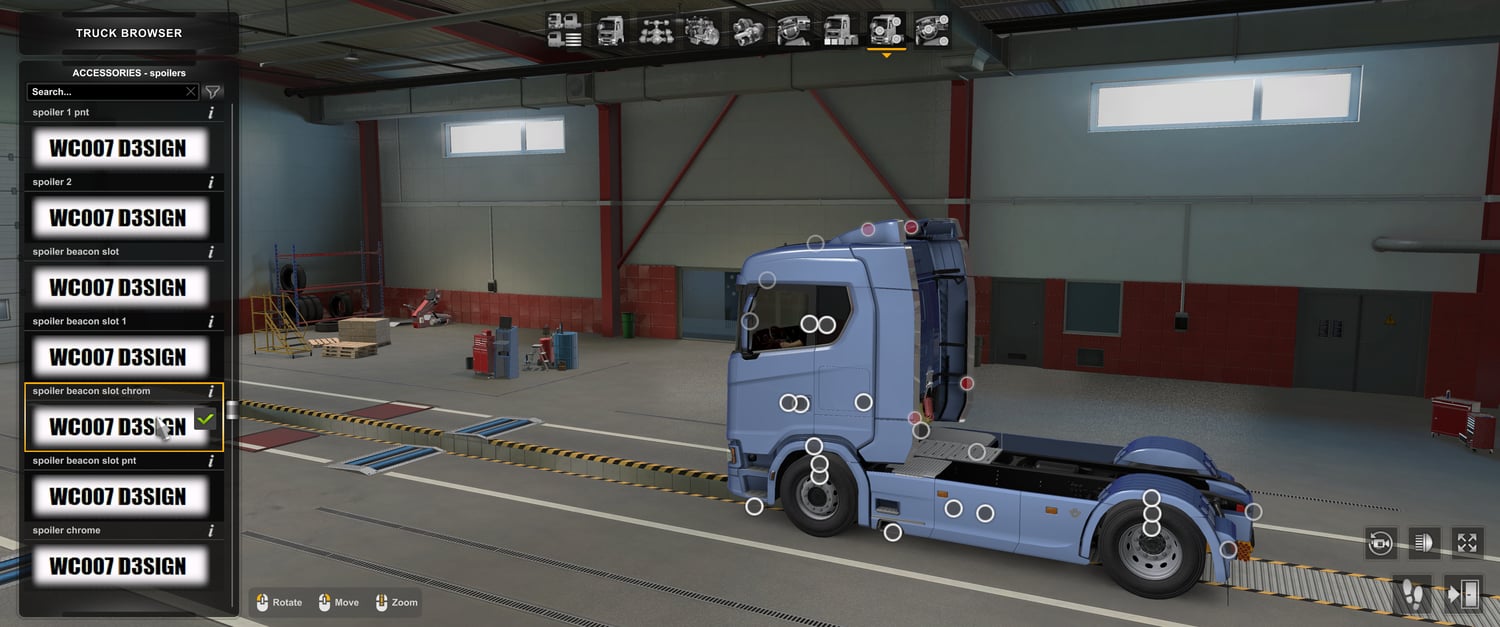Open the Truck Browser
Viewport: 1500px width, 627px height.
coord(128,33)
